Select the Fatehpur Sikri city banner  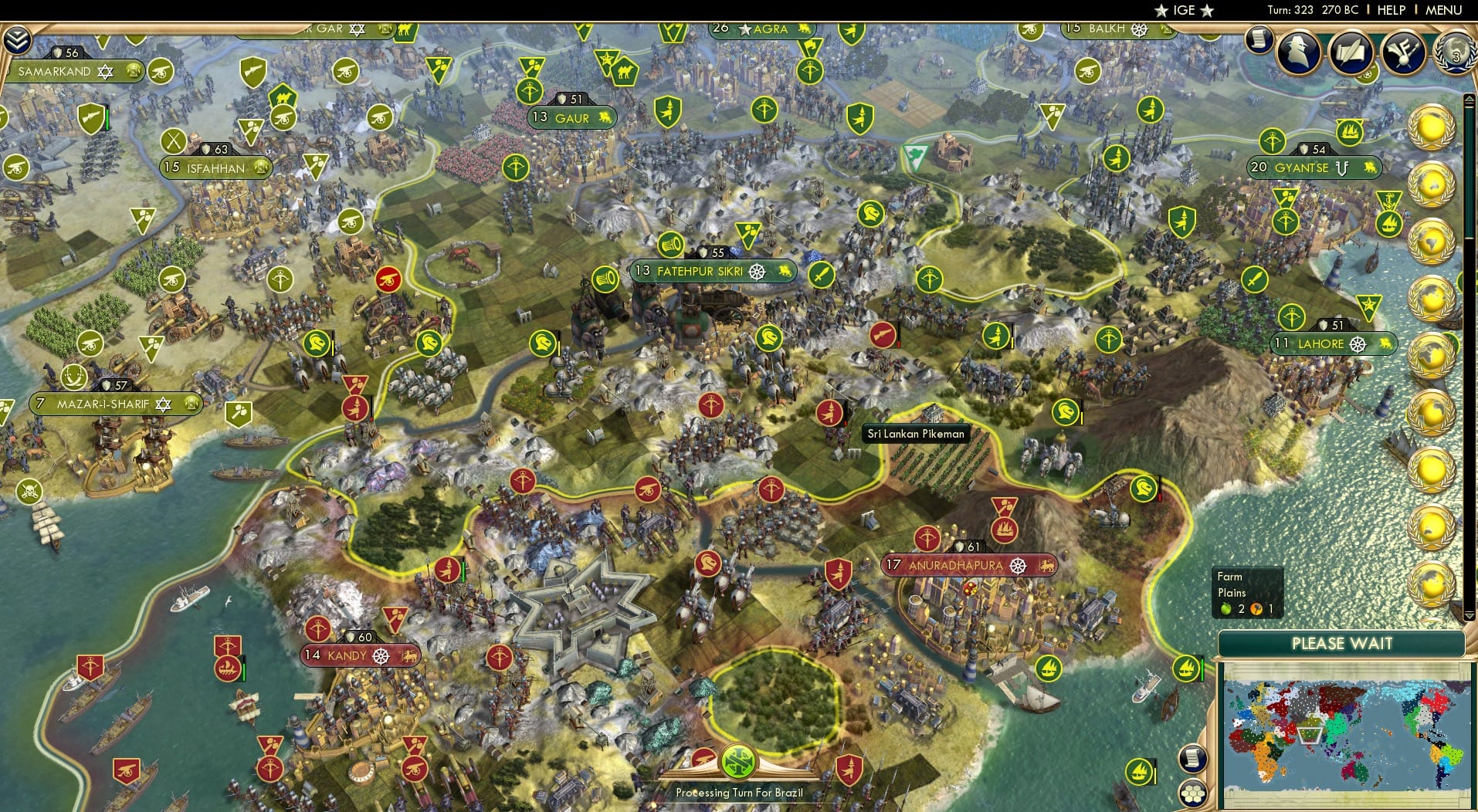[714, 271]
